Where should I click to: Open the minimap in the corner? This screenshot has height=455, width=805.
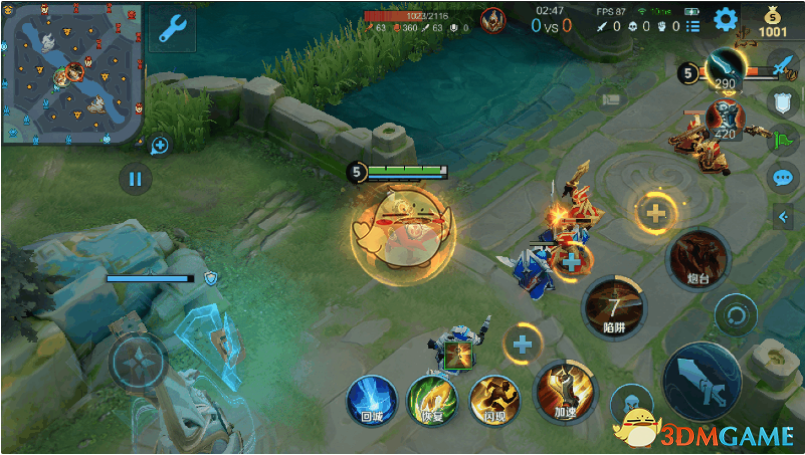pyautogui.click(x=72, y=73)
